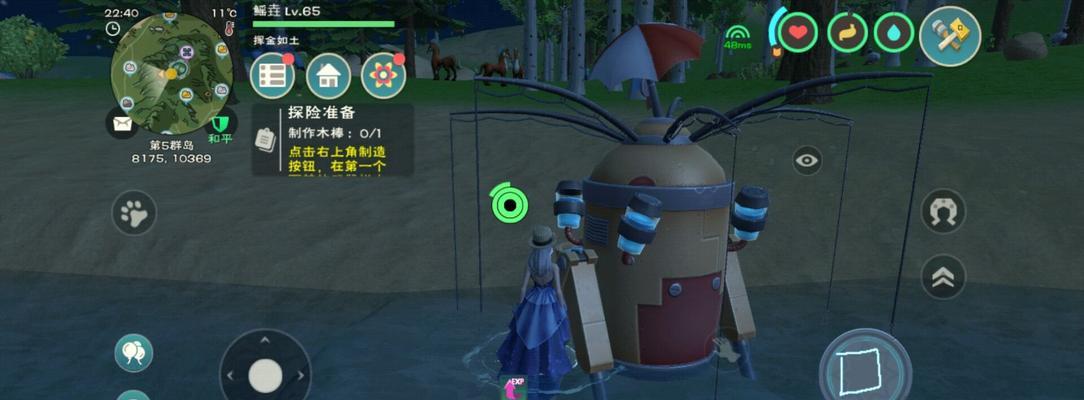Open the circular minimap
This screenshot has width=1084, height=400.
171,72
